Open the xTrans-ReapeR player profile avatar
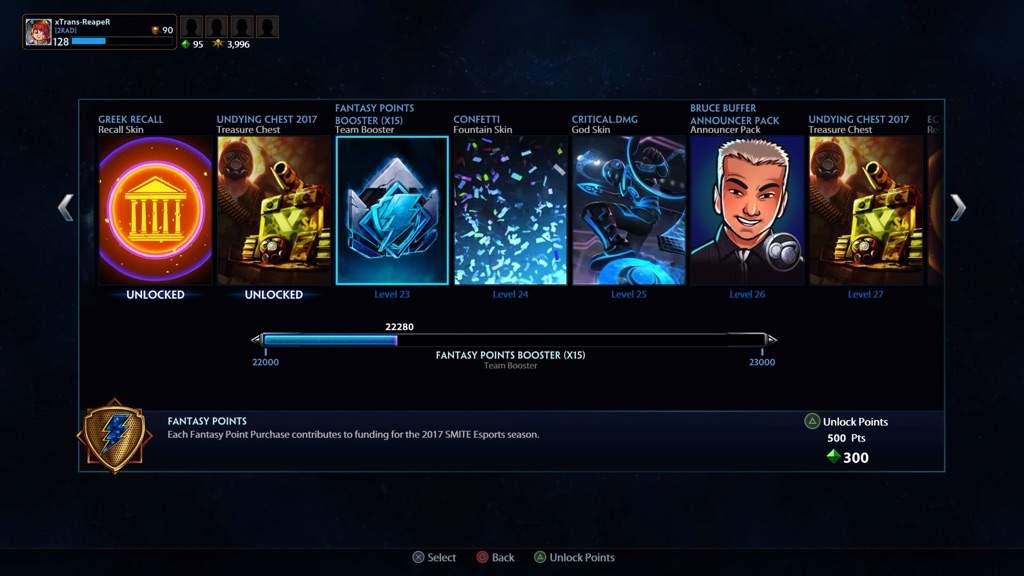Viewport: 1024px width, 576px height. pos(39,32)
